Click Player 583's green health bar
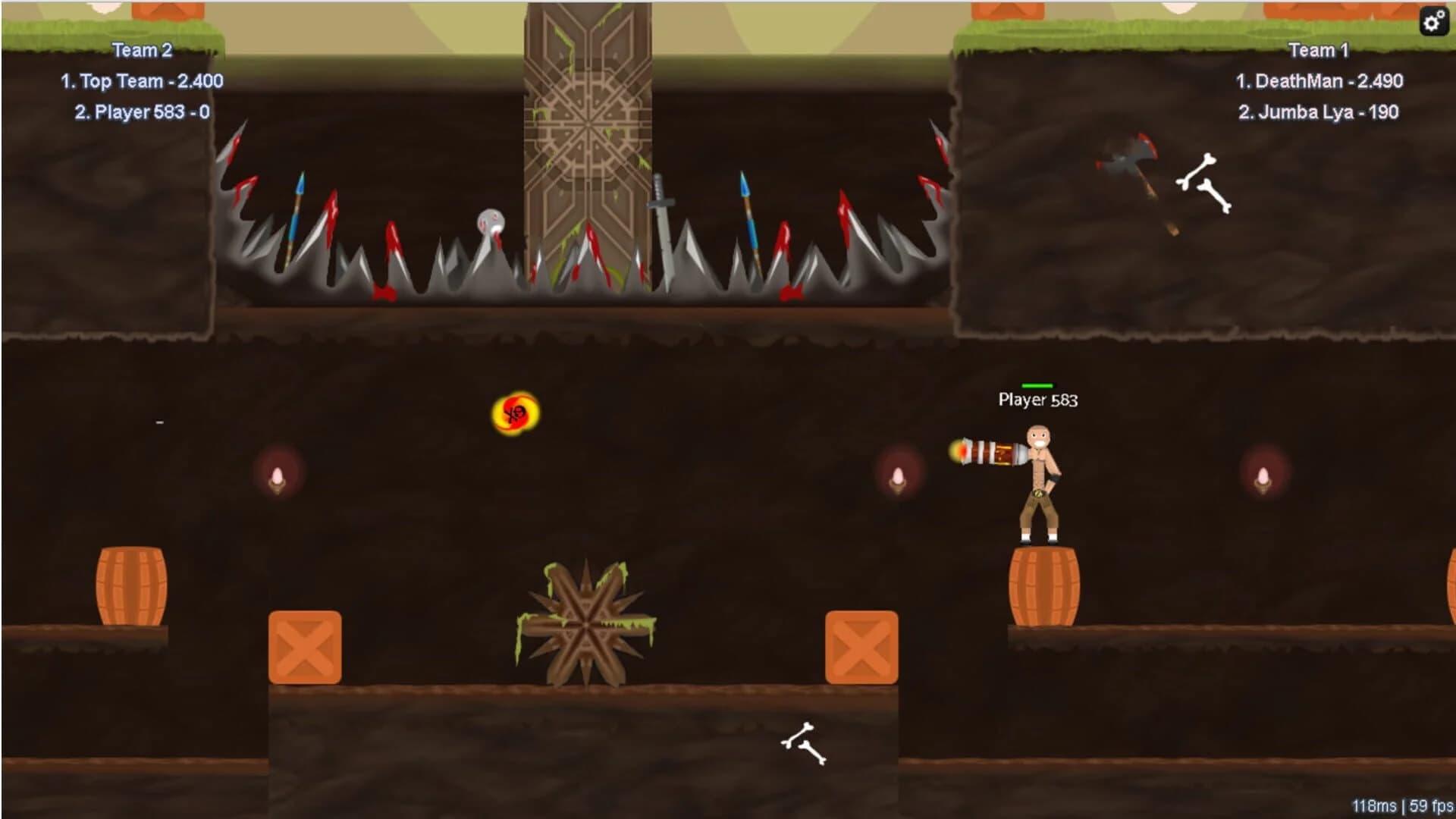Image resolution: width=1456 pixels, height=819 pixels. pos(1039,385)
